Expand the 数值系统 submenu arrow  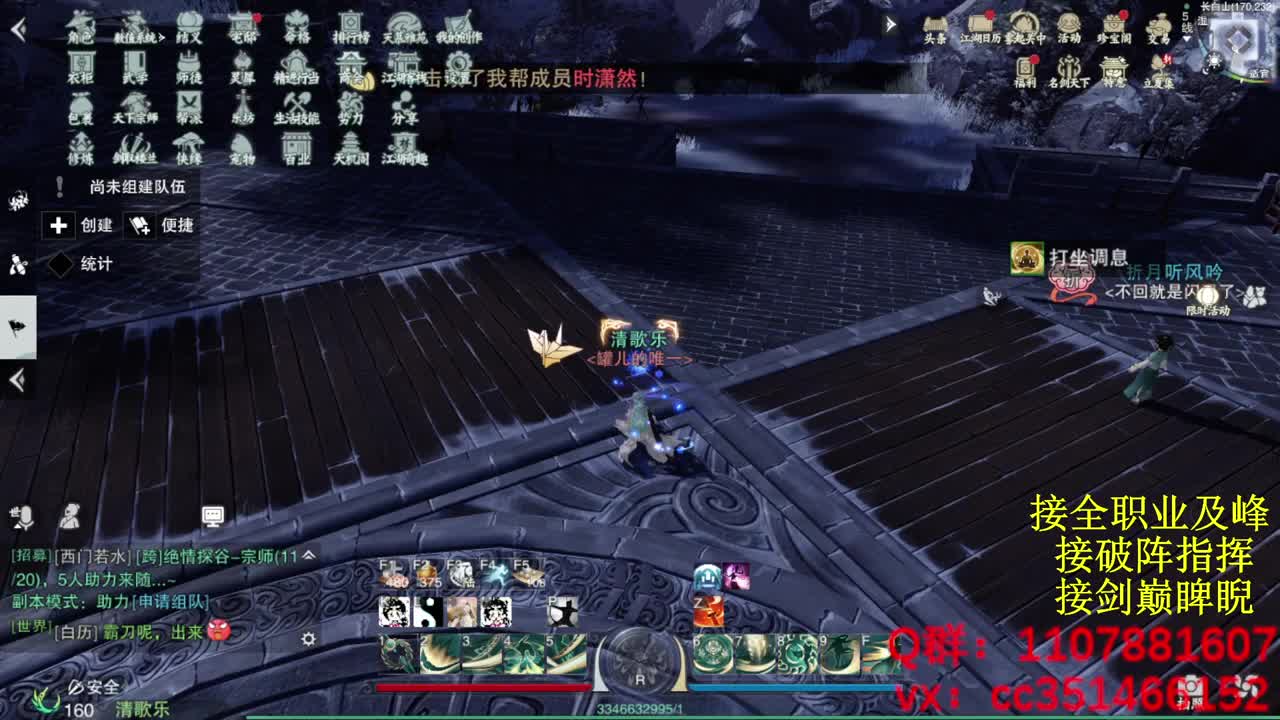click(x=162, y=36)
